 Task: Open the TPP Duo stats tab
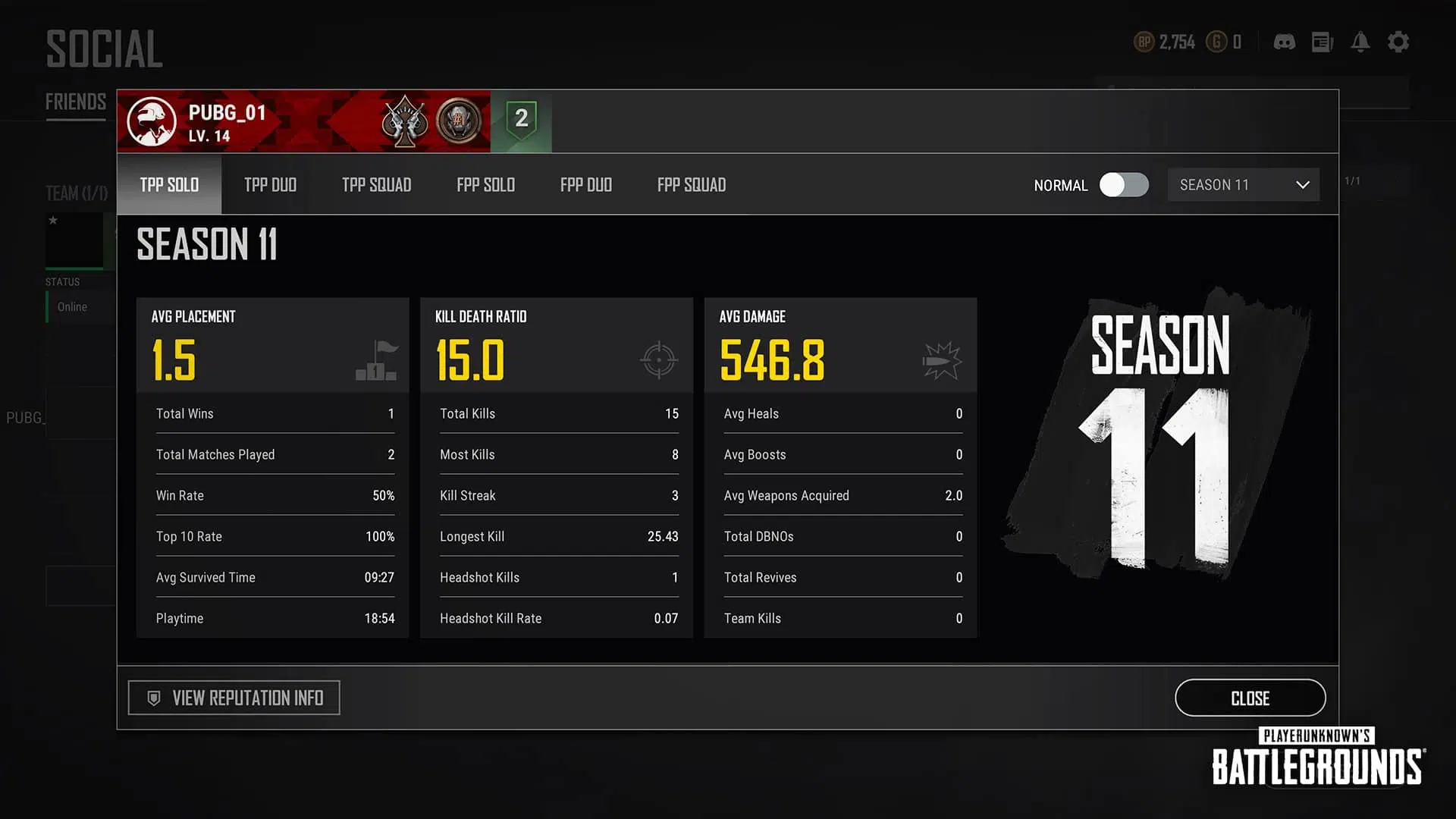pyautogui.click(x=270, y=185)
